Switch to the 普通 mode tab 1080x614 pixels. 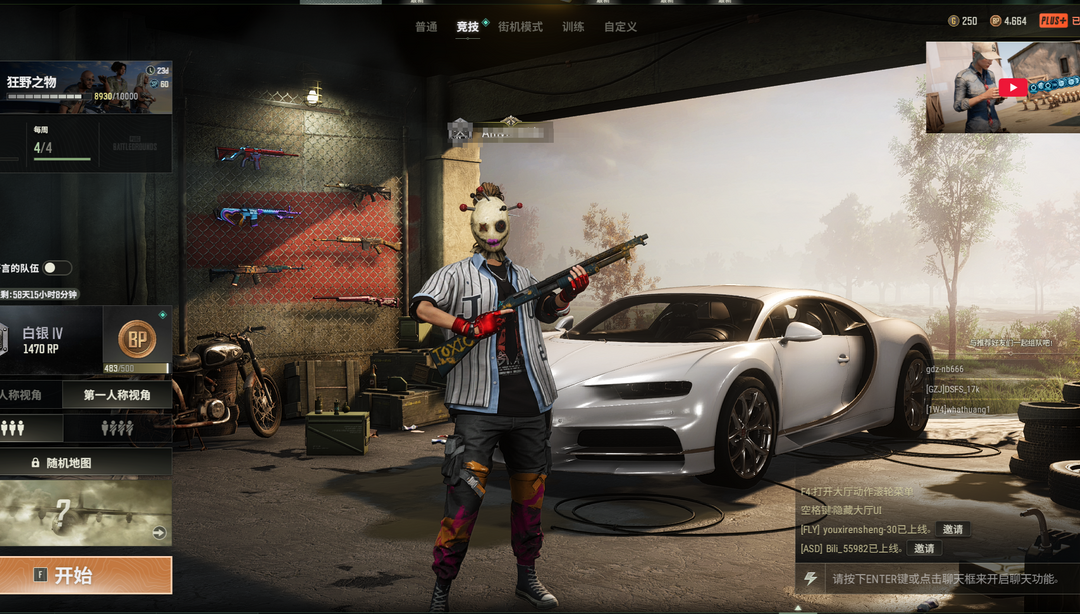tap(426, 27)
